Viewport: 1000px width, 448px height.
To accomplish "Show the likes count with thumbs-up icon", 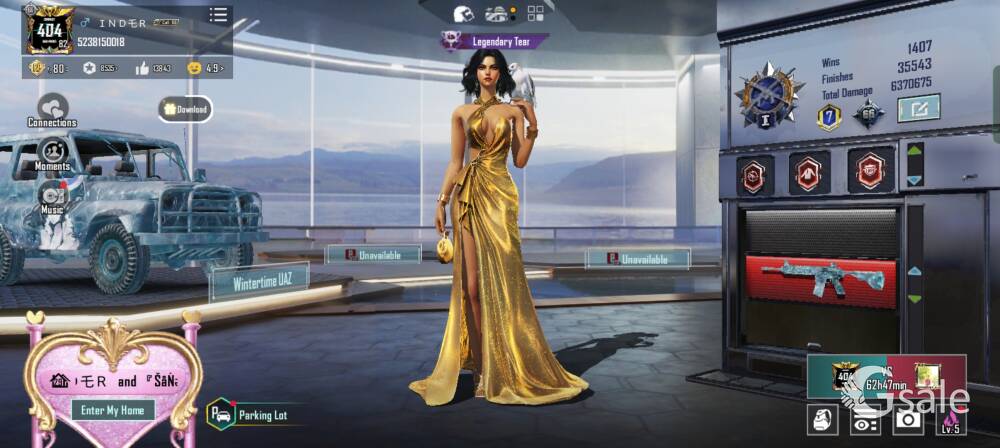I will (x=152, y=68).
